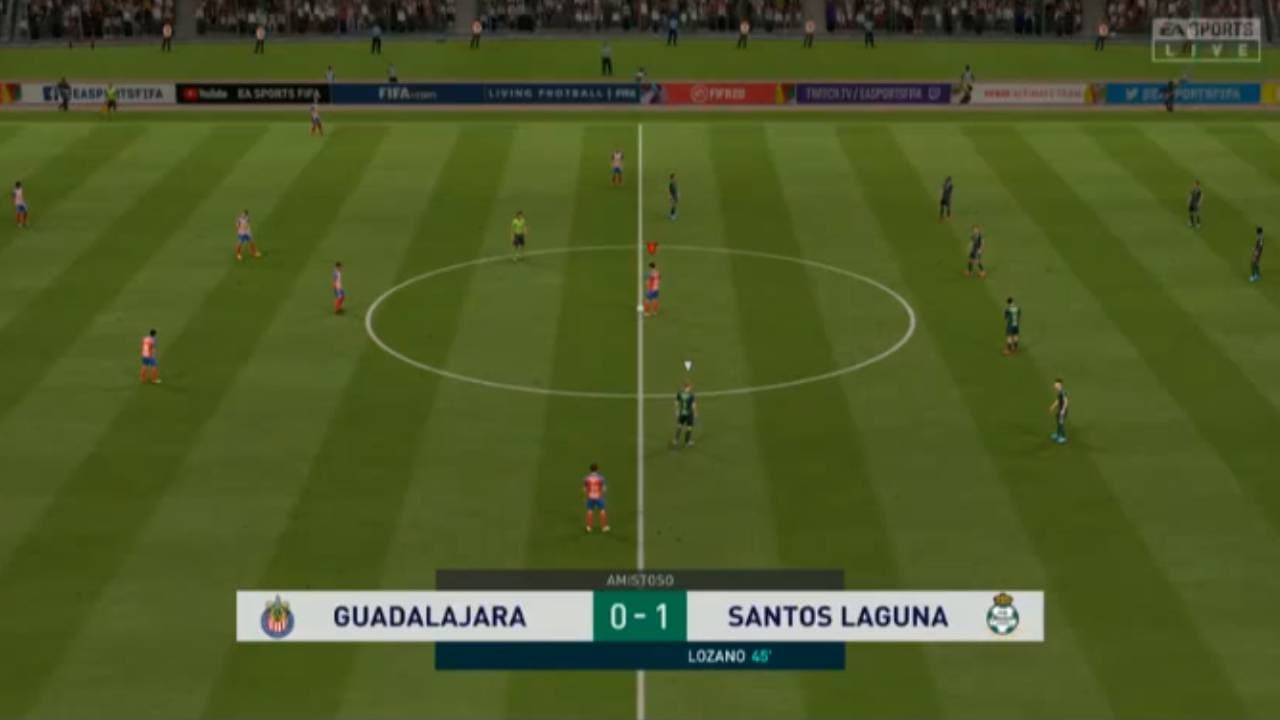Select the Guadalajara club crest

point(278,617)
